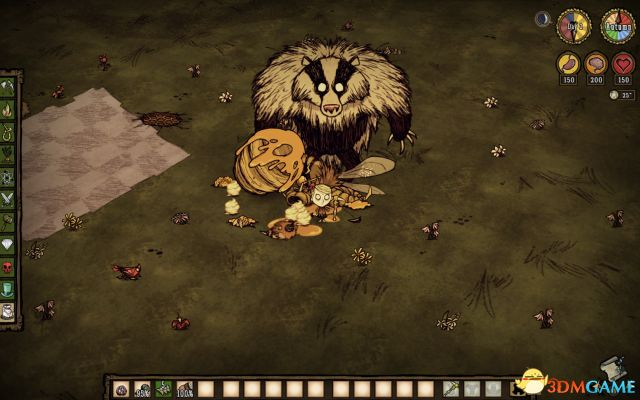Choose the Refine tab with white gem icon
Viewport: 640px width, 400px height.
10,241
